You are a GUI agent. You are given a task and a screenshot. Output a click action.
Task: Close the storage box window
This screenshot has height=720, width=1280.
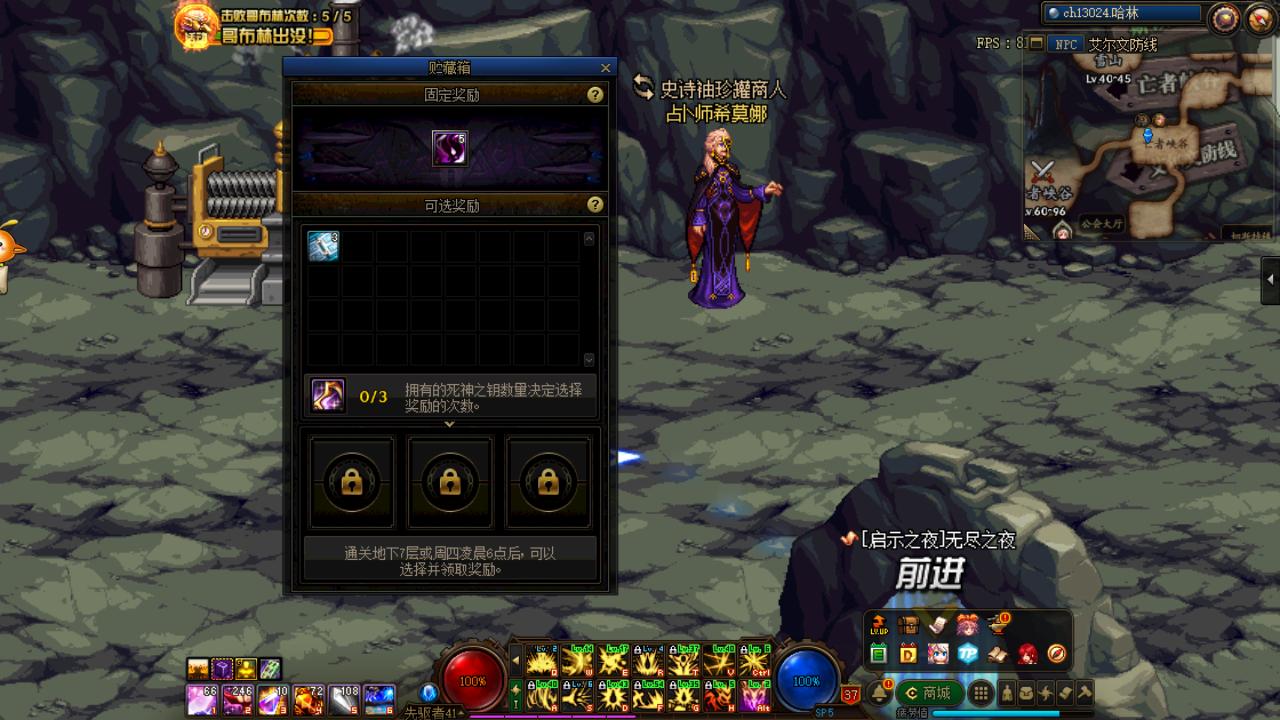[x=605, y=68]
